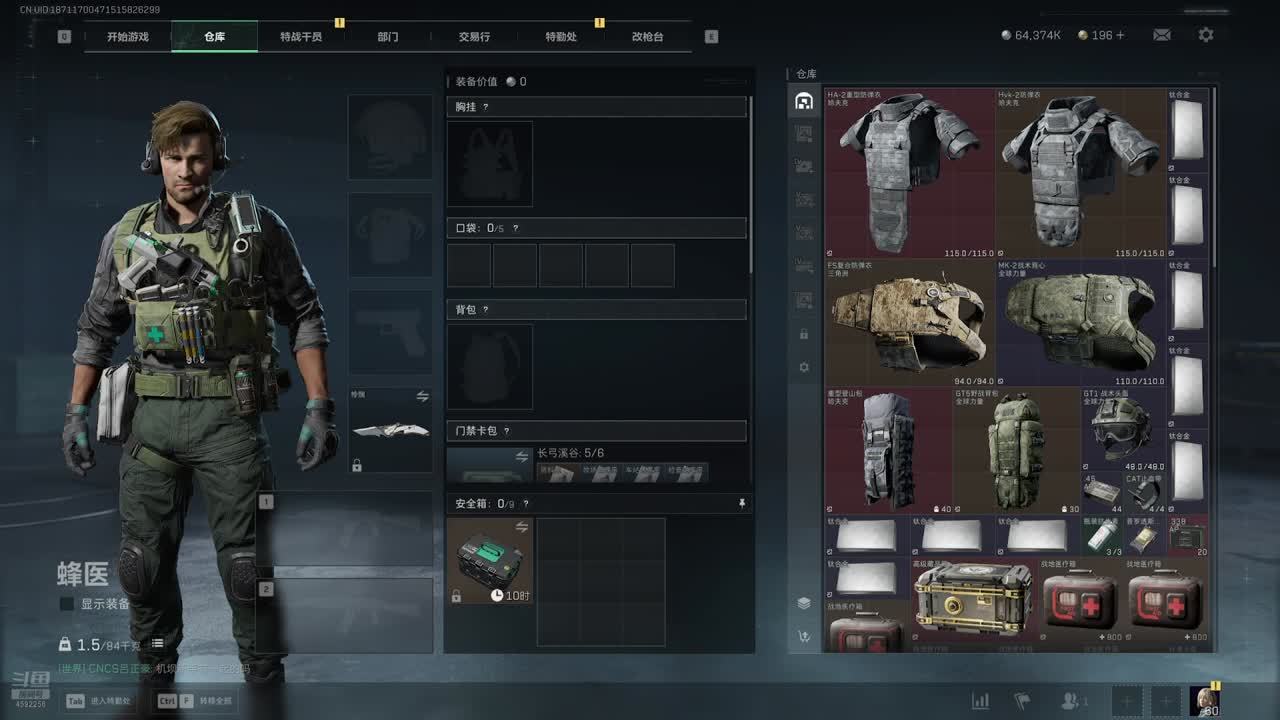Open the mail envelope icon
1280x720 pixels.
pos(1162,35)
